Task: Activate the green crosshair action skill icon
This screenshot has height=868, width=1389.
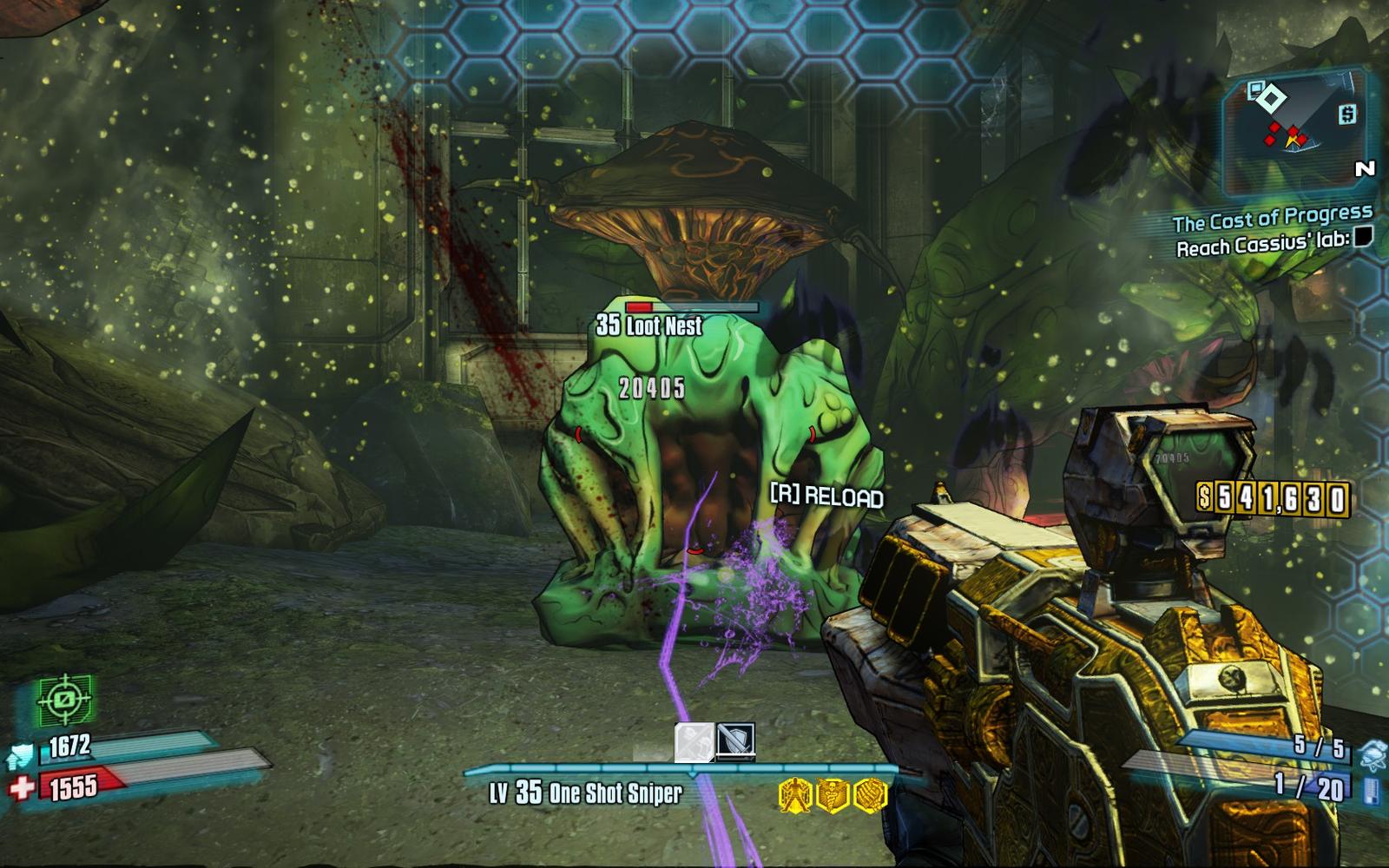Action: 64,700
